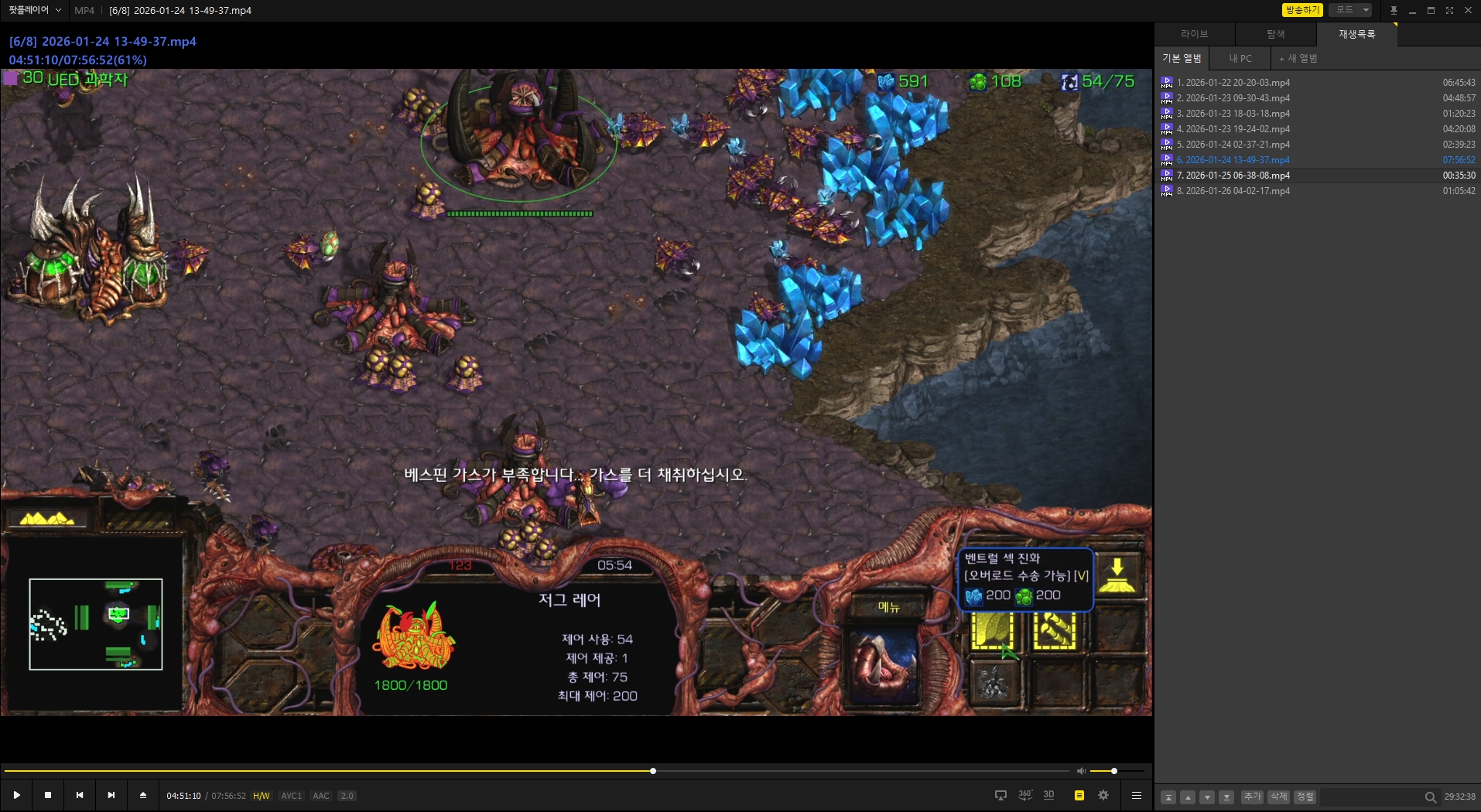The width and height of the screenshot is (1481, 812).
Task: Evolve the Burrow ability icon
Action: pyautogui.click(x=1117, y=575)
